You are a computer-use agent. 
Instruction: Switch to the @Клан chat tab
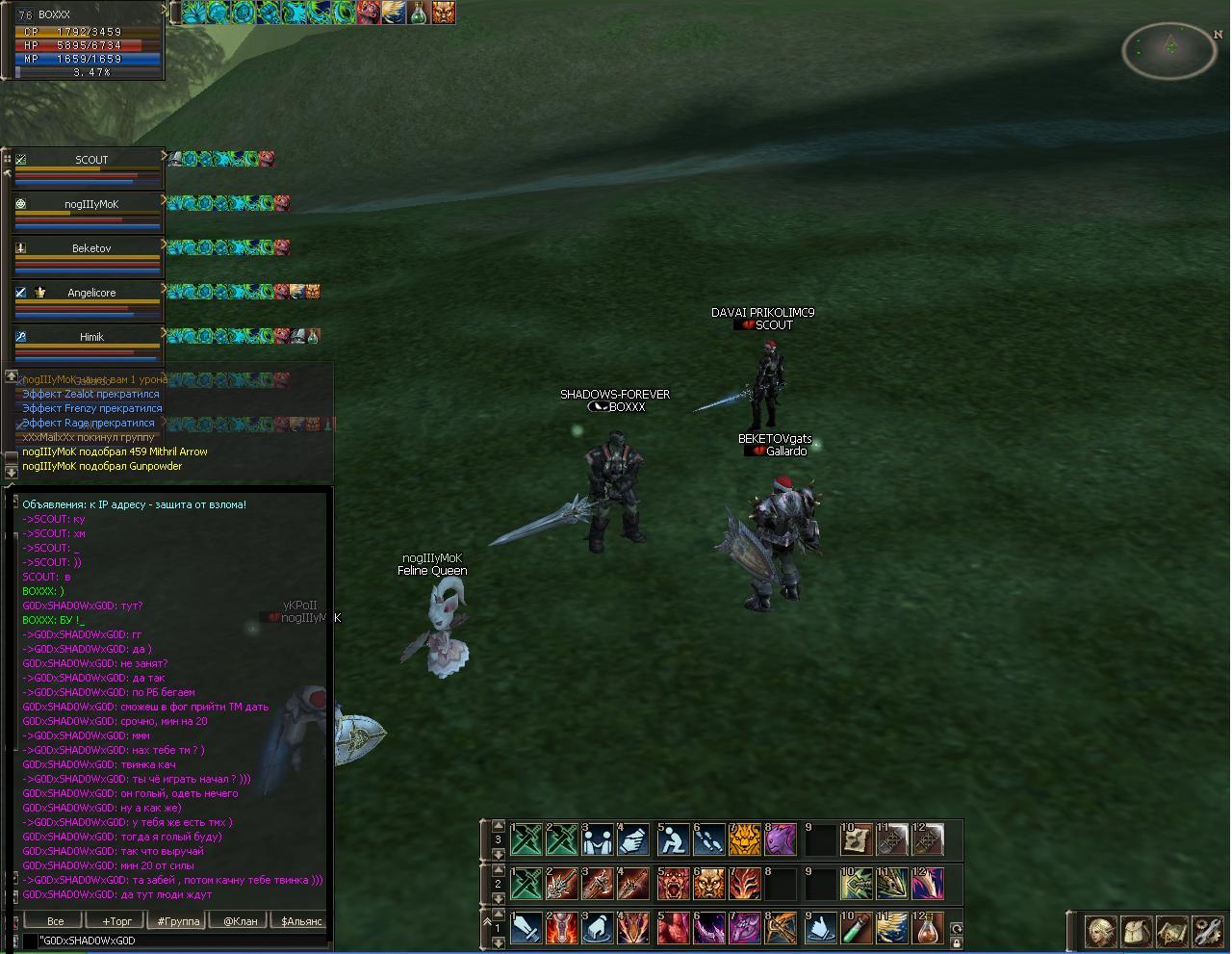pos(240,921)
